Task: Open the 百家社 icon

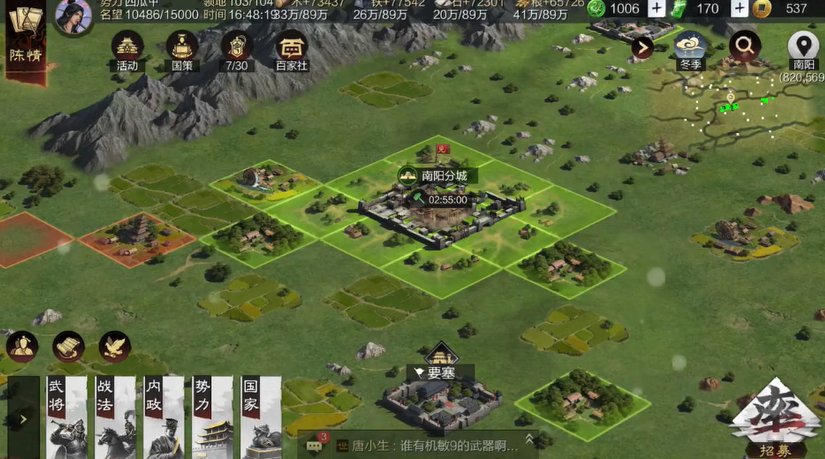Action: coord(292,48)
